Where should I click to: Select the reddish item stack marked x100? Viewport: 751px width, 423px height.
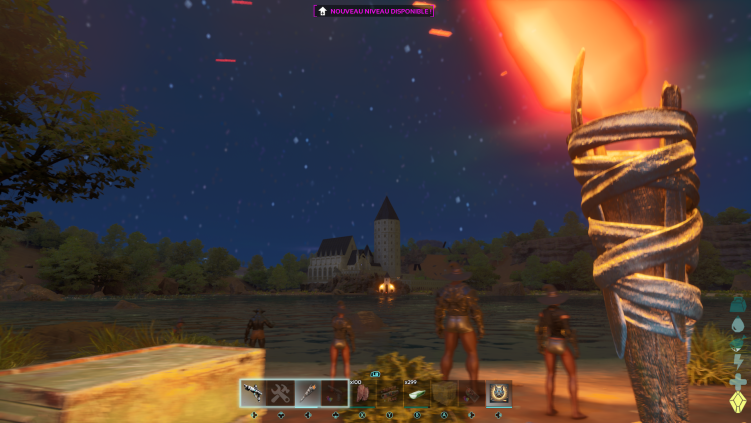coord(362,393)
